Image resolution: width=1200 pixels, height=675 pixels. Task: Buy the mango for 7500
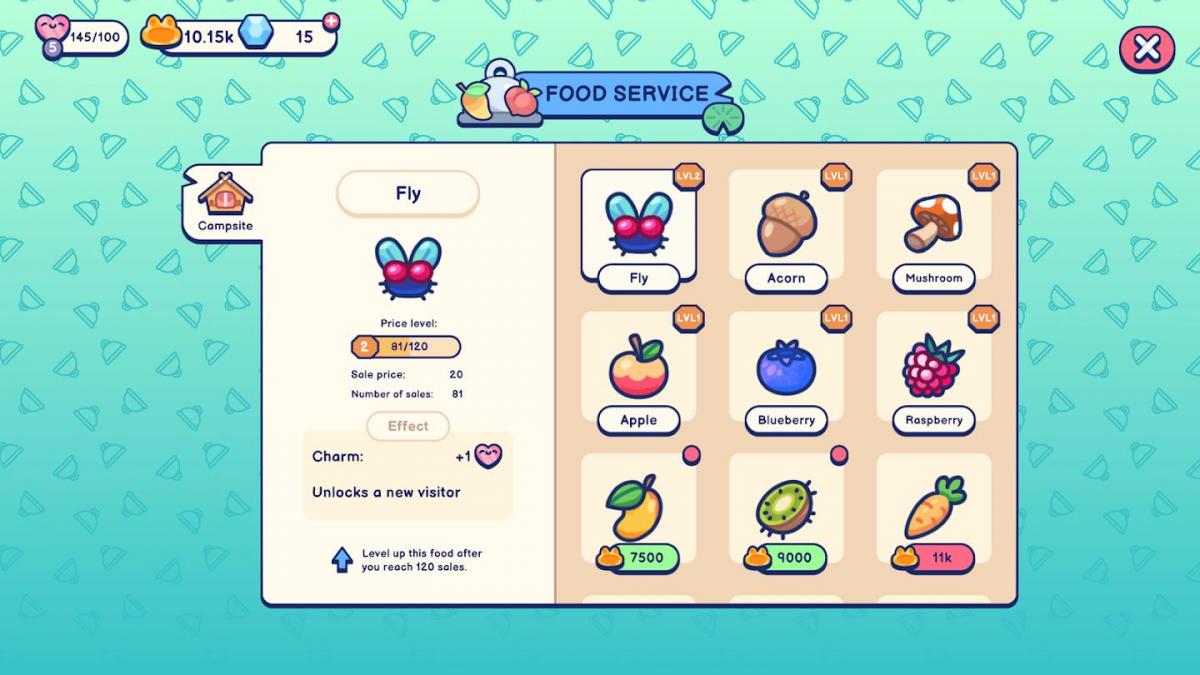tap(638, 557)
